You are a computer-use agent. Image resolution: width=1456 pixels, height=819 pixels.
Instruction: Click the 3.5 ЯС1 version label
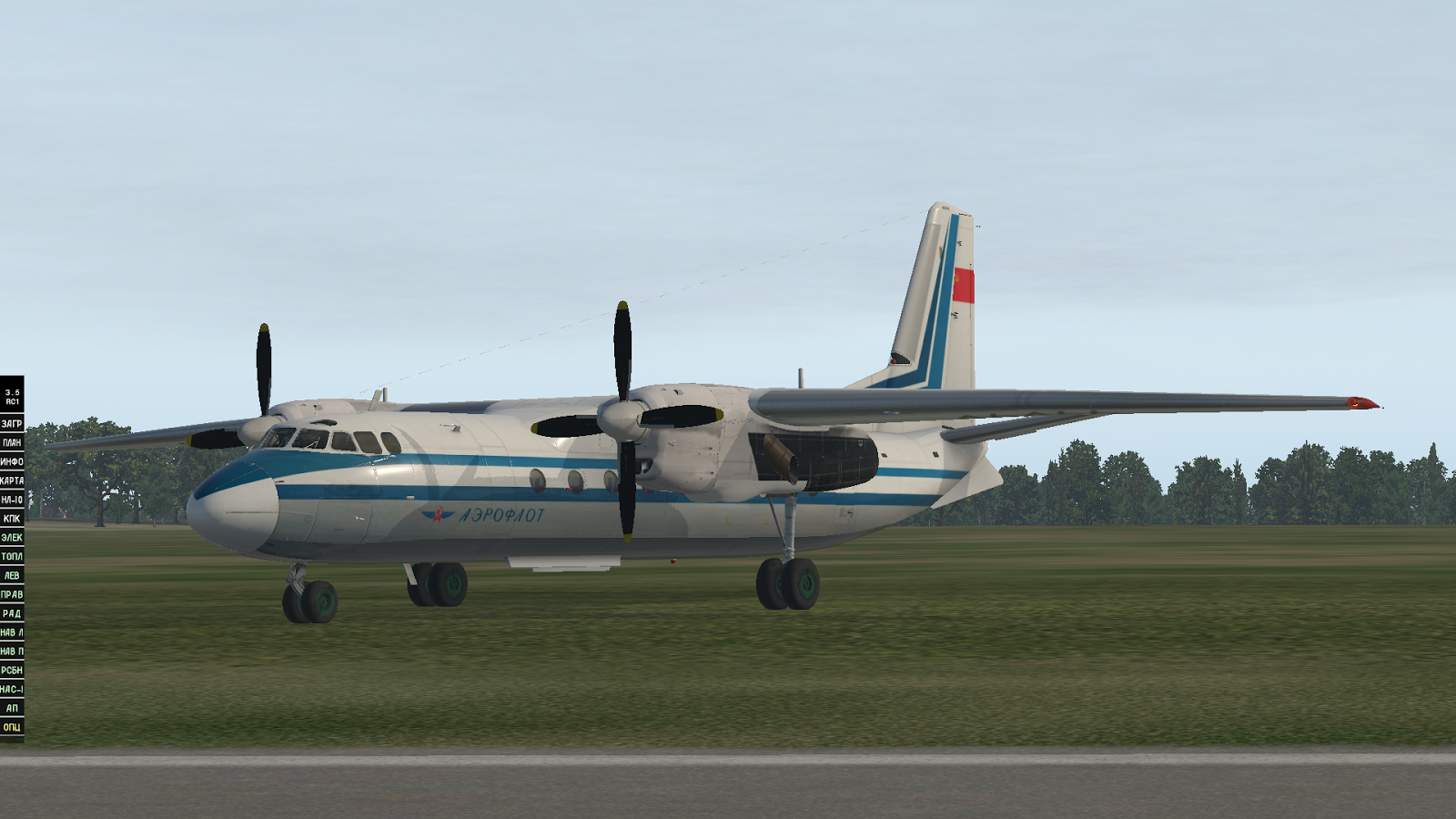click(x=14, y=396)
